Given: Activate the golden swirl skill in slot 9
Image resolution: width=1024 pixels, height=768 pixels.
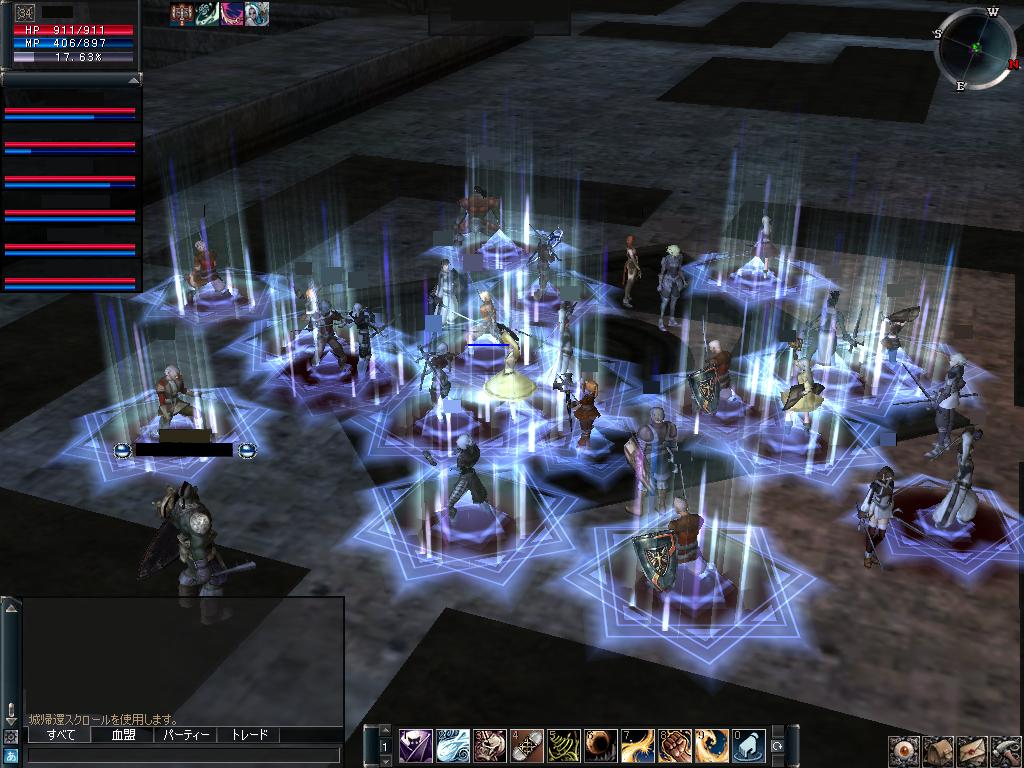Looking at the screenshot, I should [712, 747].
